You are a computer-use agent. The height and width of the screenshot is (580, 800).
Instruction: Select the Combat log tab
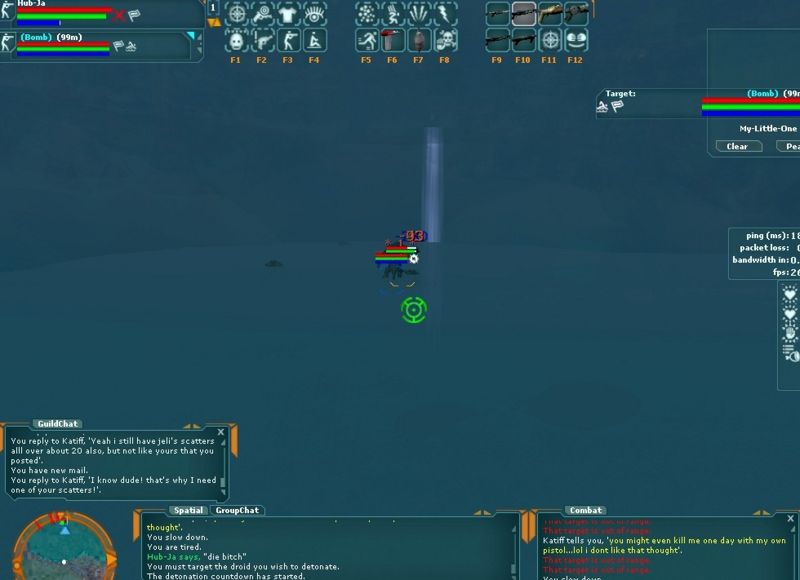click(585, 510)
